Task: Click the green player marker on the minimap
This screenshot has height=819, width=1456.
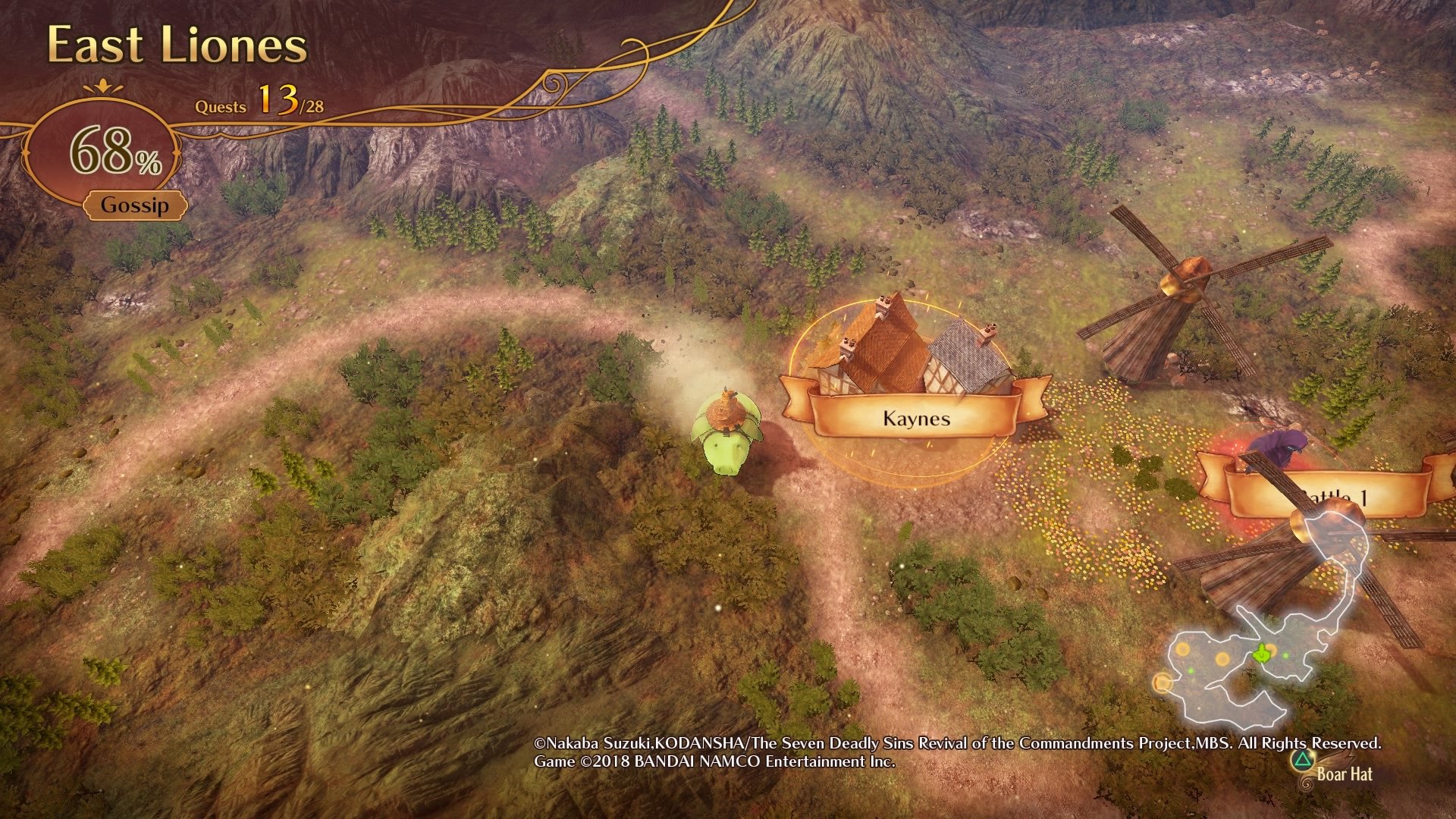Action: coord(1261,653)
